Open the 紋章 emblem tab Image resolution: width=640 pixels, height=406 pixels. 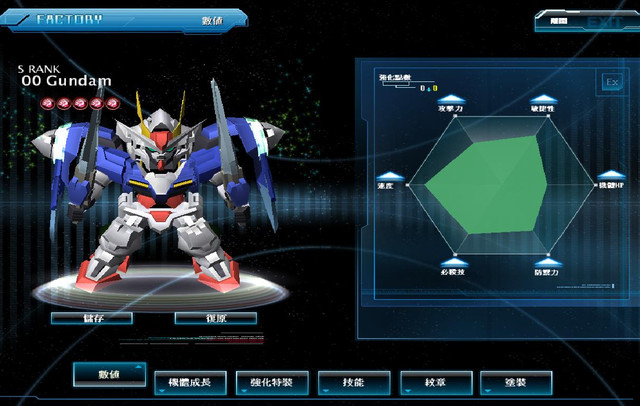(435, 382)
